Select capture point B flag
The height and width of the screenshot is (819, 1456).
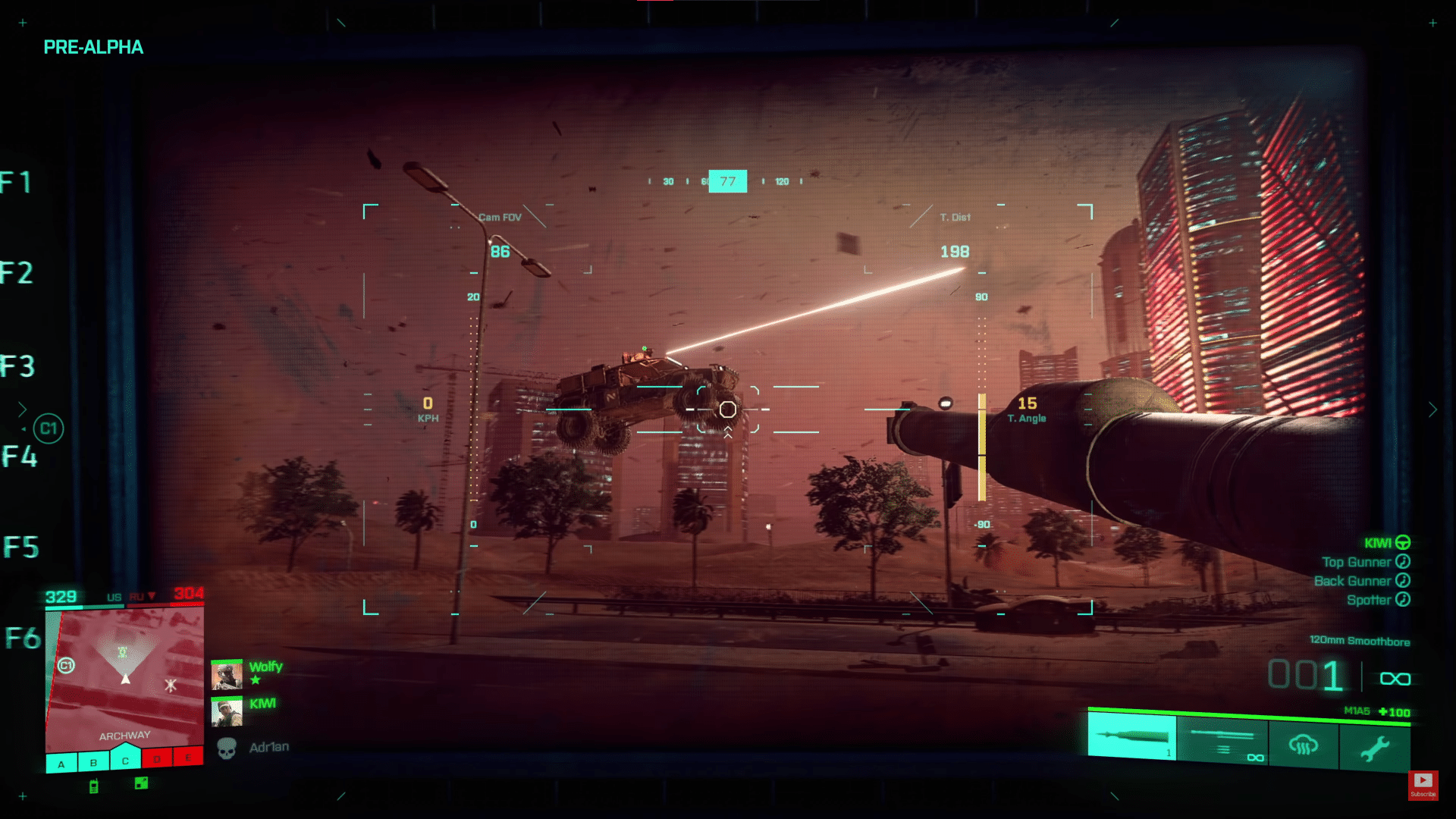pos(93,762)
